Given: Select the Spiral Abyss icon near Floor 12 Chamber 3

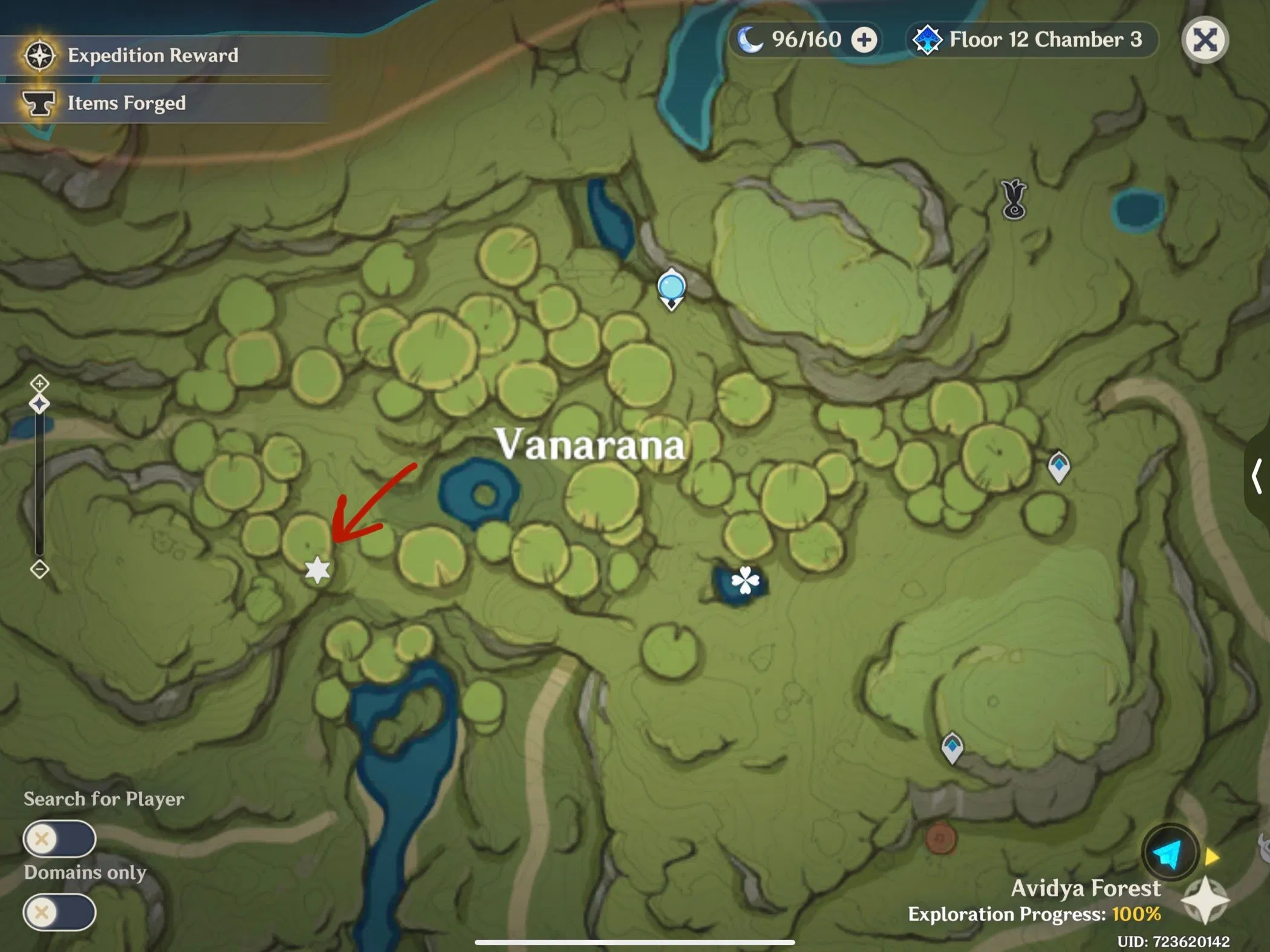Looking at the screenshot, I should pyautogui.click(x=928, y=40).
